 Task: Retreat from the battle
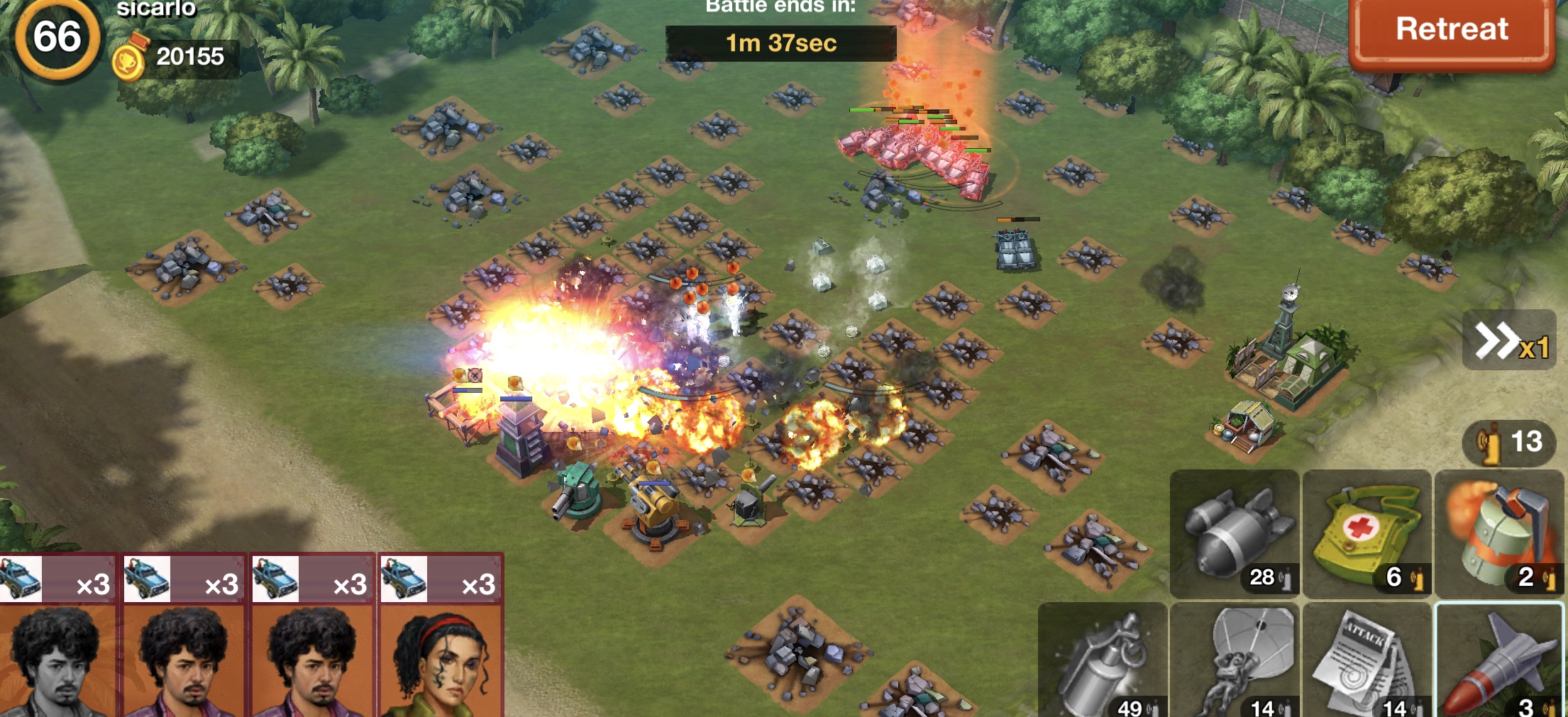point(1452,30)
